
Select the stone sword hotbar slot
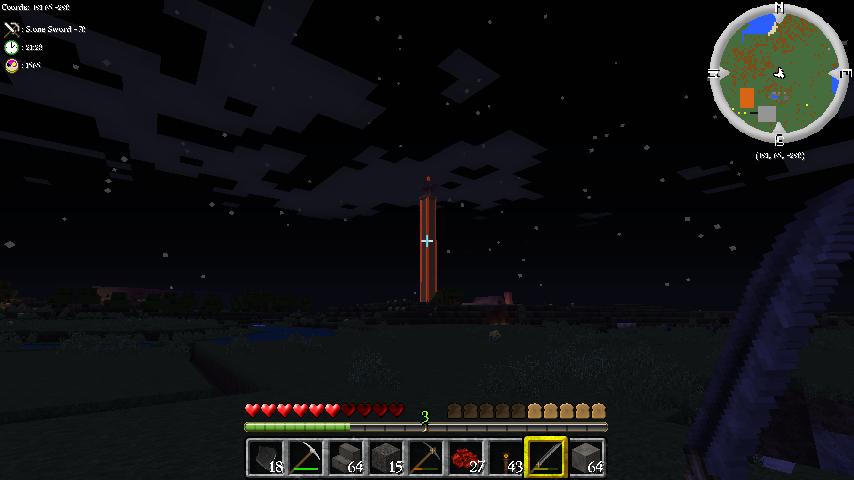point(546,458)
